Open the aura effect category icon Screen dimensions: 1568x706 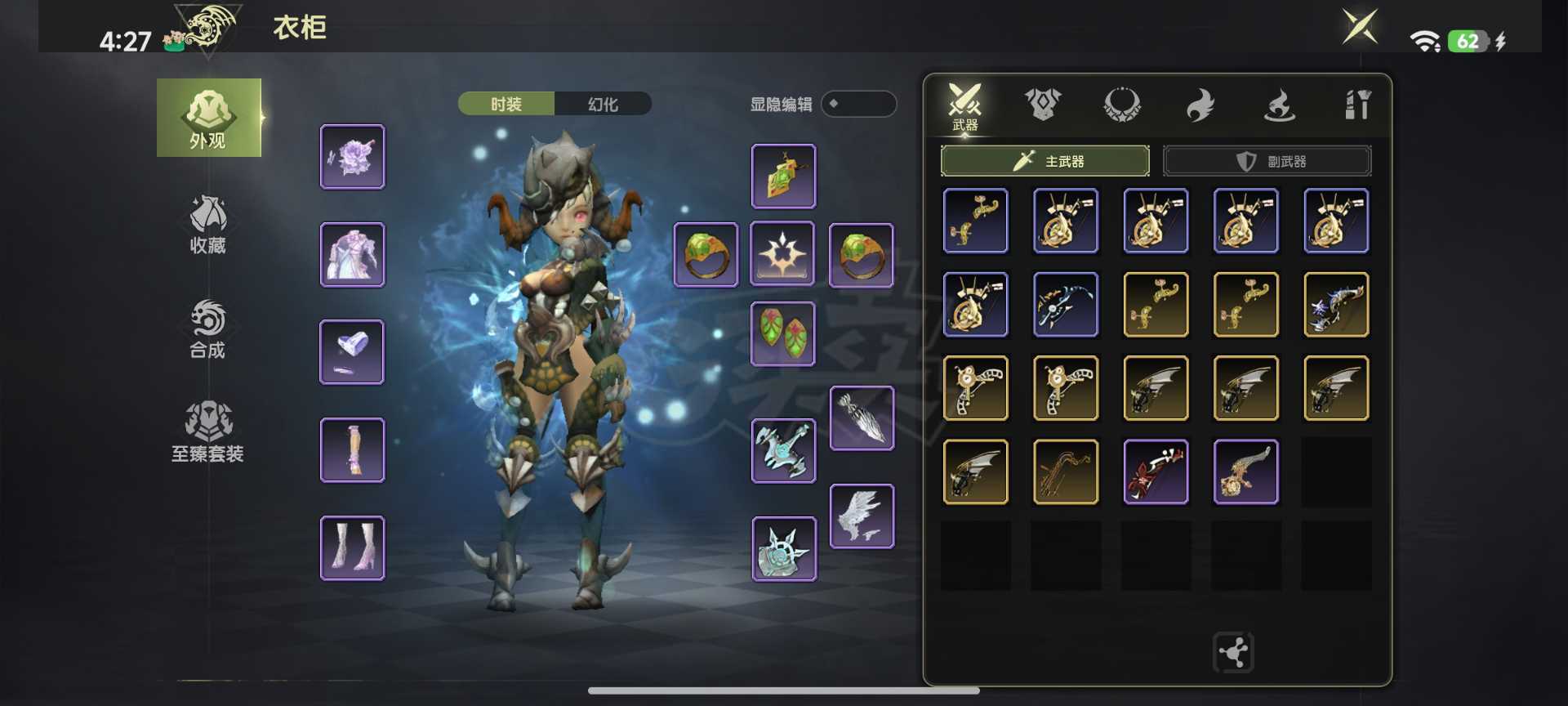[1279, 105]
